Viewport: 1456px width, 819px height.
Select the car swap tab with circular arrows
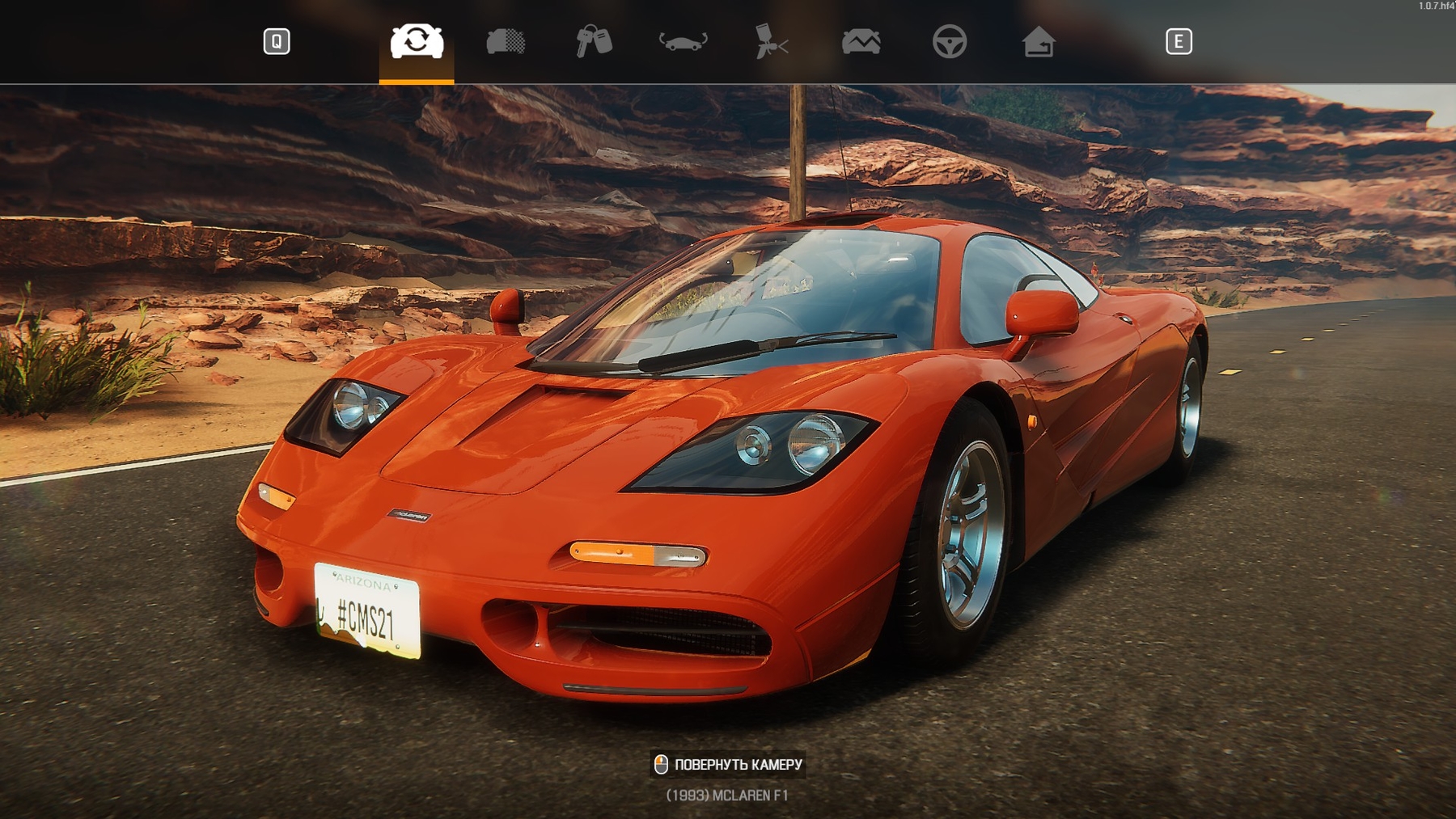(417, 41)
